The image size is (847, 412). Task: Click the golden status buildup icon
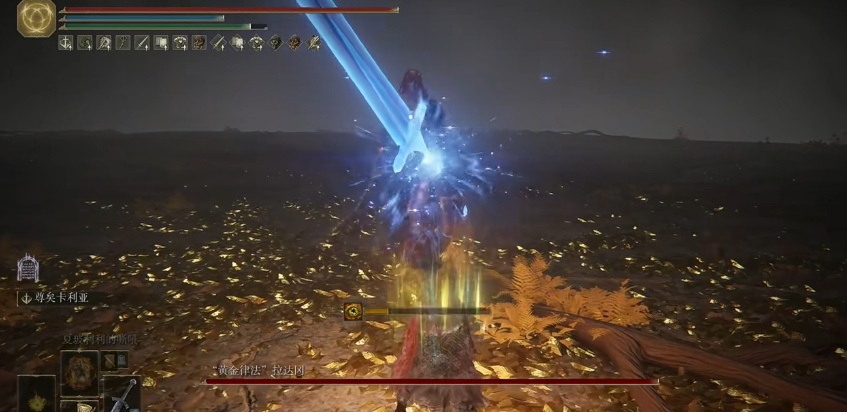click(x=353, y=311)
